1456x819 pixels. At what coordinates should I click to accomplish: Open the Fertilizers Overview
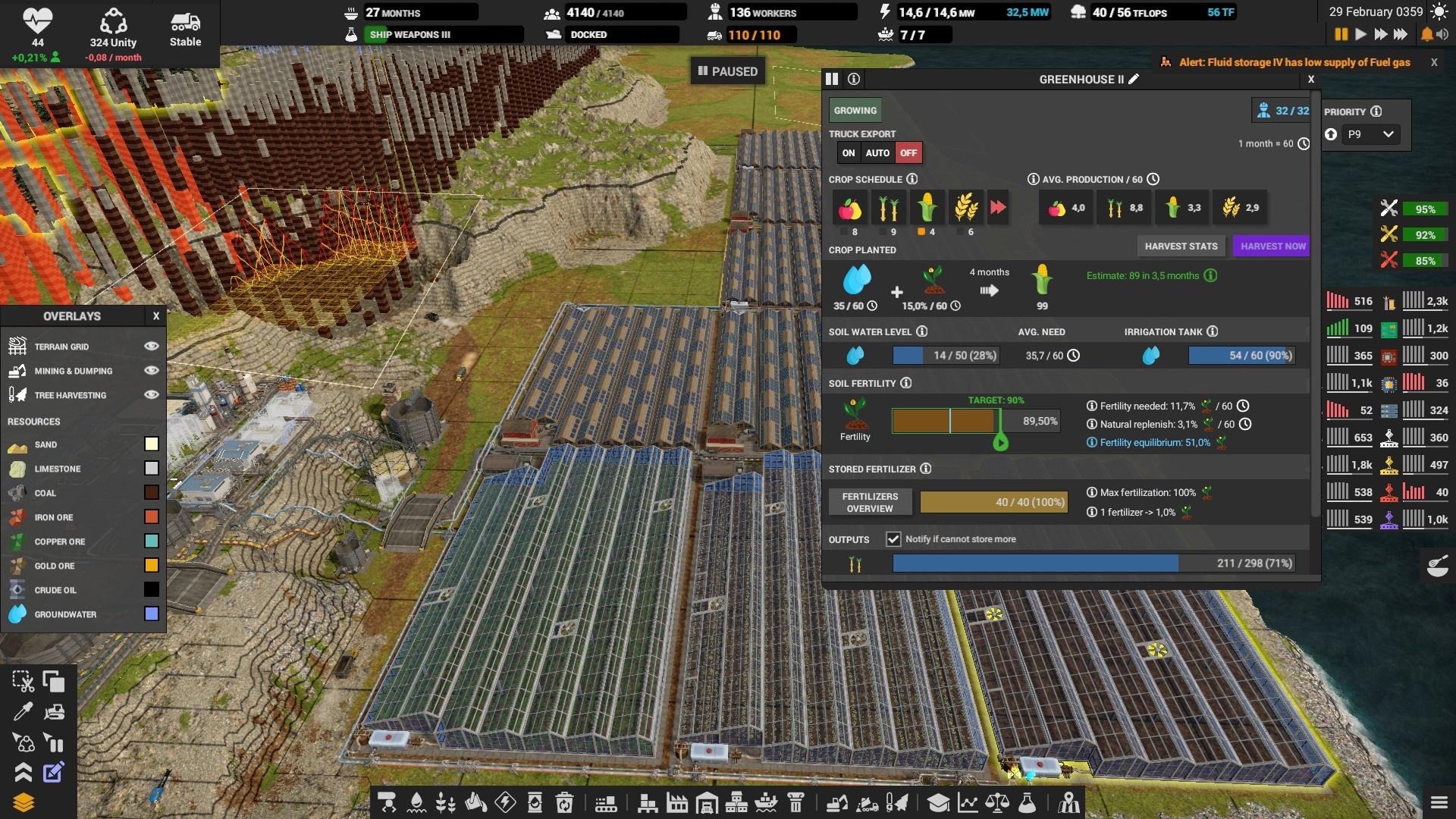point(870,502)
